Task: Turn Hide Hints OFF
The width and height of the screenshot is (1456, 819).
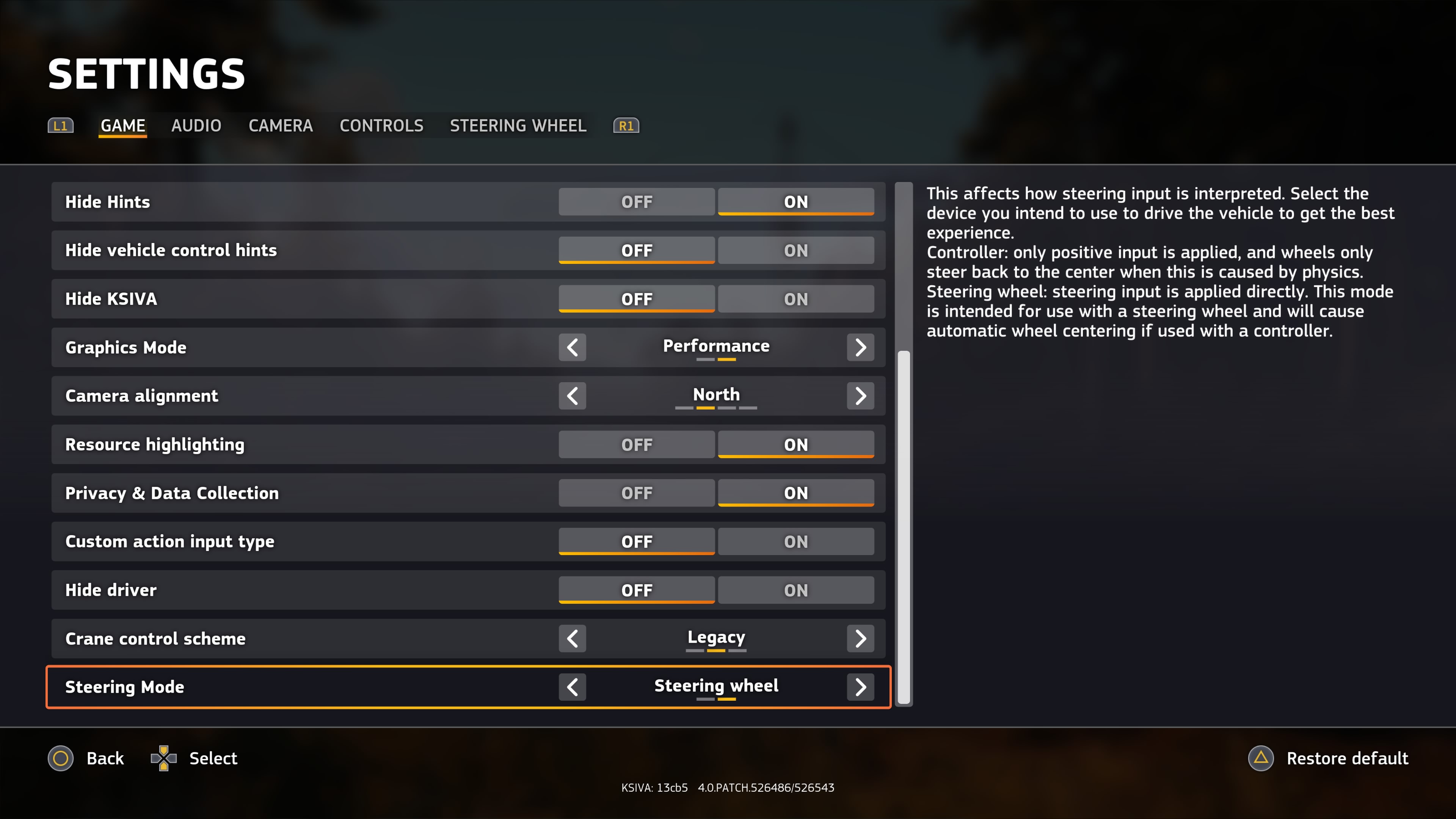Action: [x=637, y=202]
